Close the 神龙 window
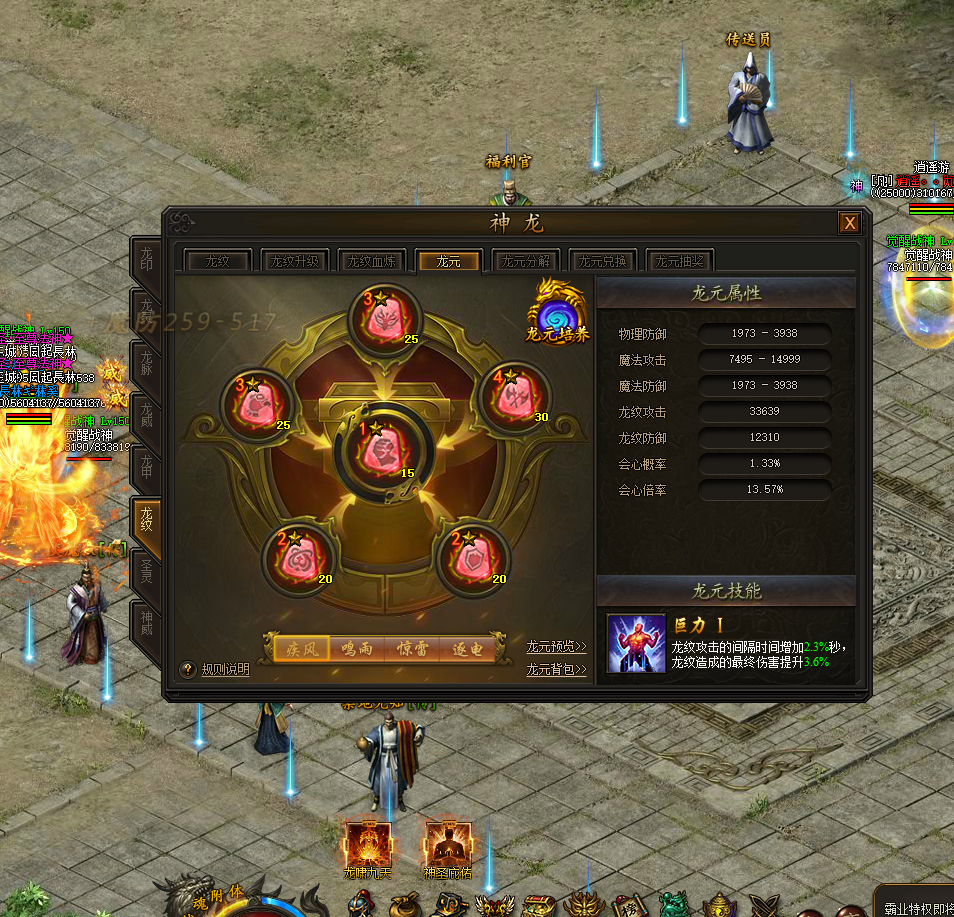Image resolution: width=954 pixels, height=917 pixels. (x=849, y=223)
